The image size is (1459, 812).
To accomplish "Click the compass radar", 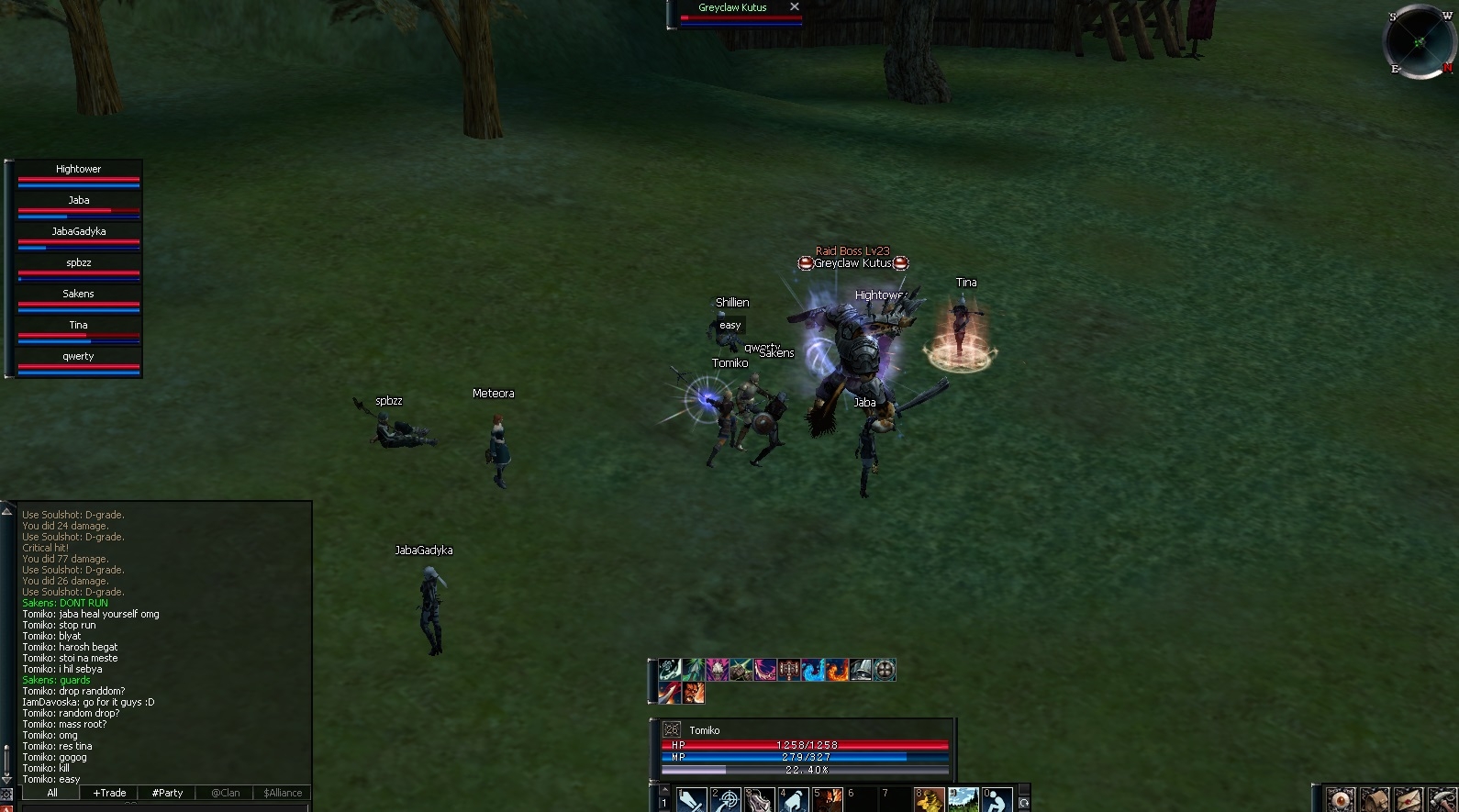I will coord(1419,42).
